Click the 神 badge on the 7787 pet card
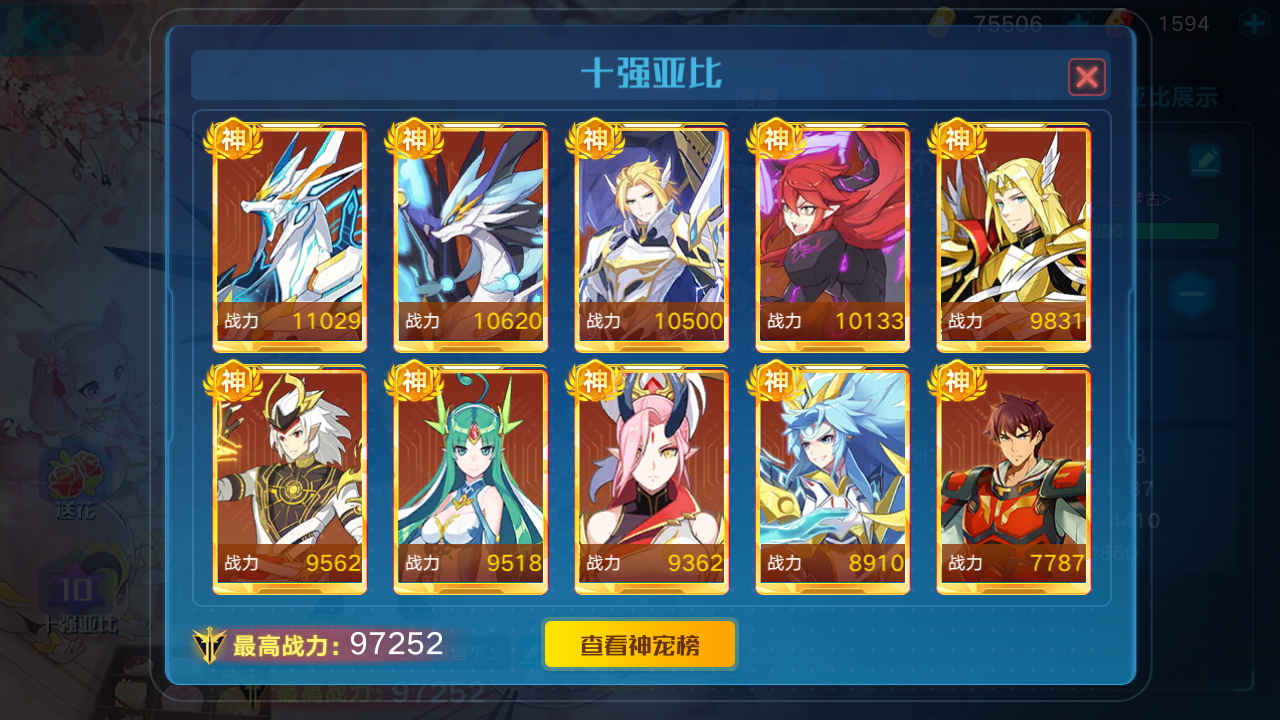 [x=957, y=382]
